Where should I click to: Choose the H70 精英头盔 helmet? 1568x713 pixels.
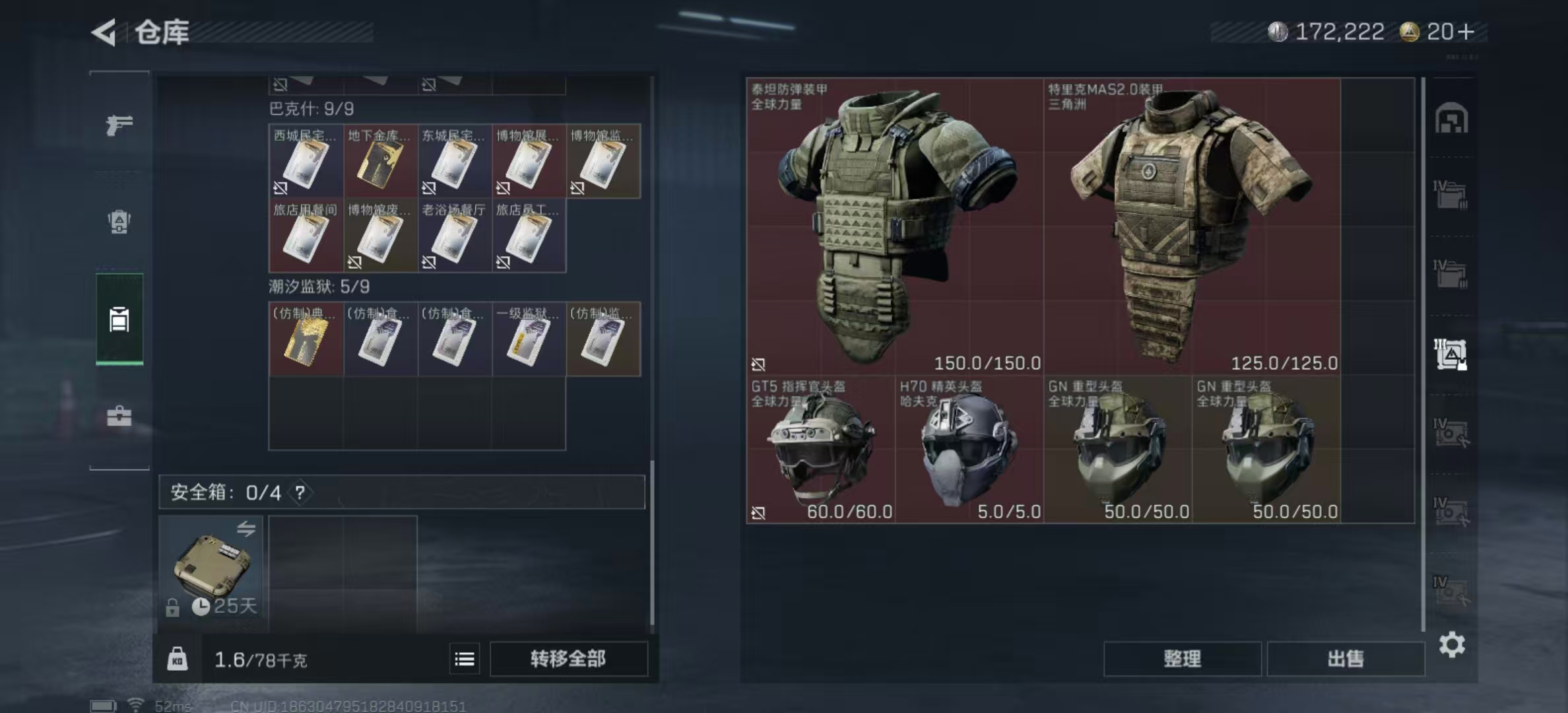(969, 450)
